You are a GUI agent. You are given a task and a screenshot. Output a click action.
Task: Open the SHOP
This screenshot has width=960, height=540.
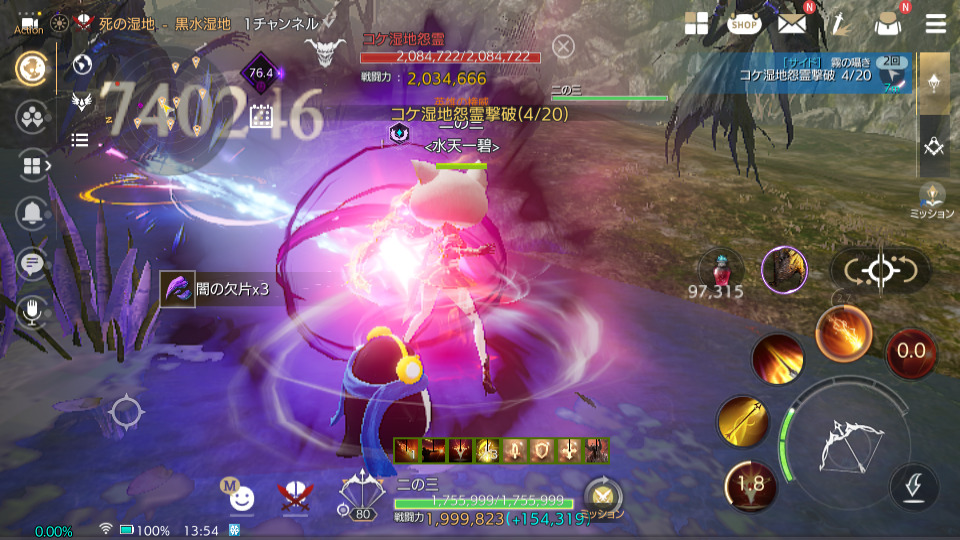pos(744,24)
